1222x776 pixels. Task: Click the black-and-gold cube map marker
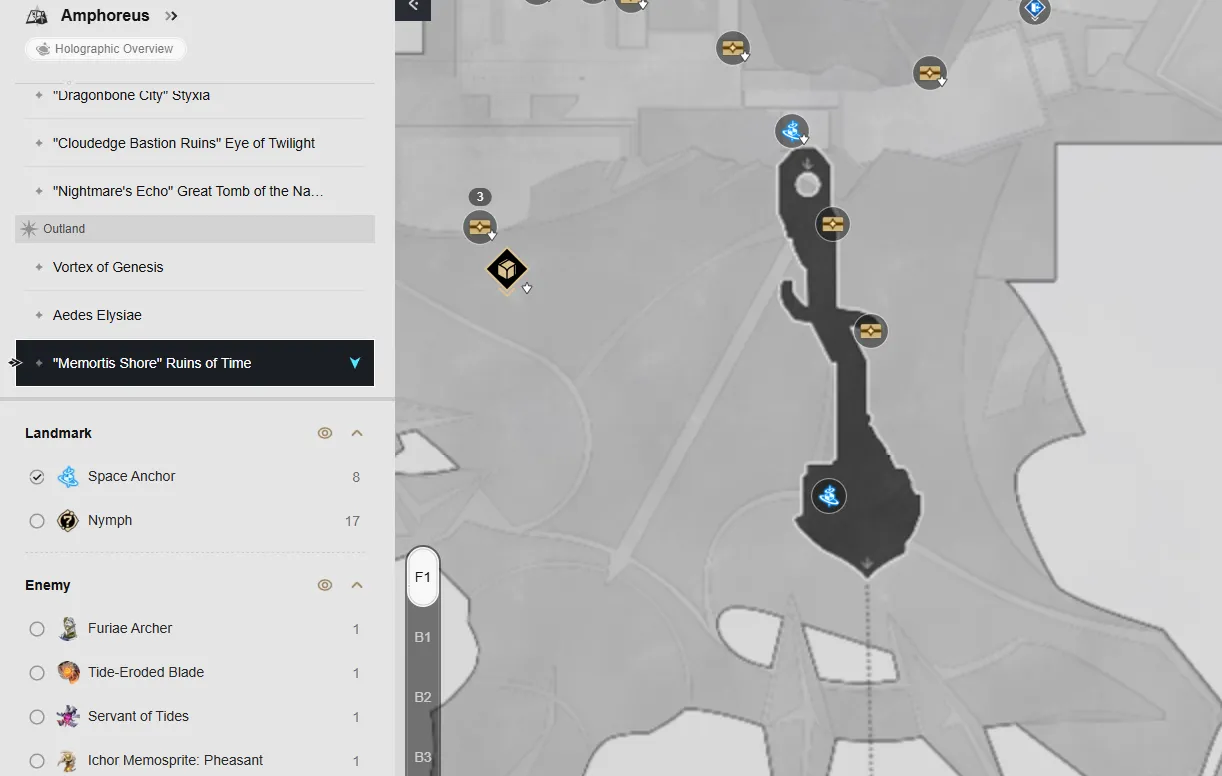click(x=507, y=270)
